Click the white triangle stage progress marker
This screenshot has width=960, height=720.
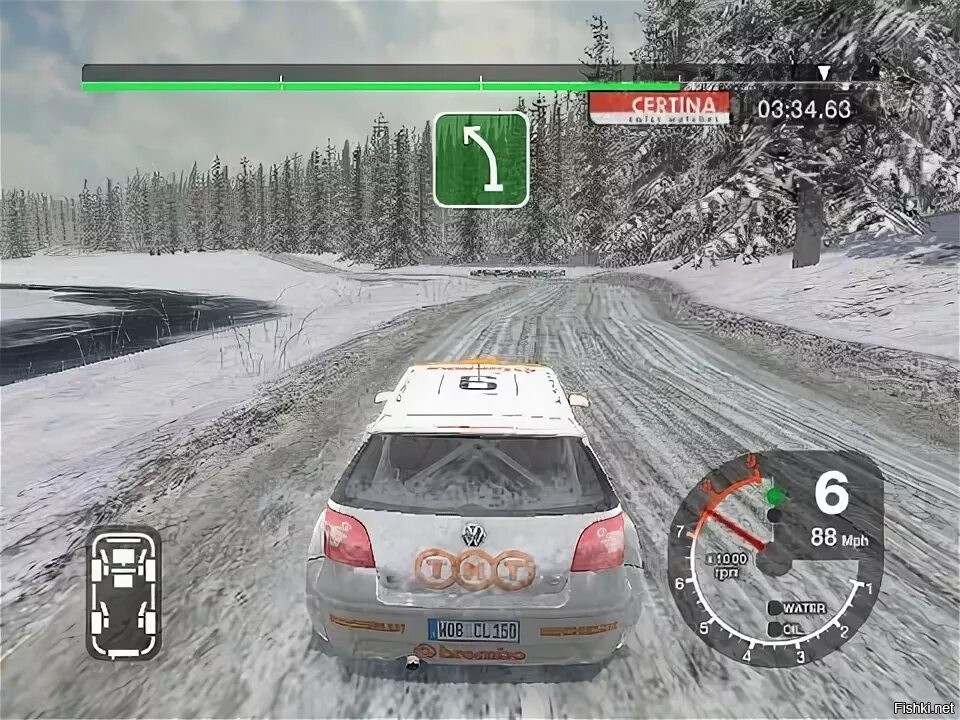(823, 73)
